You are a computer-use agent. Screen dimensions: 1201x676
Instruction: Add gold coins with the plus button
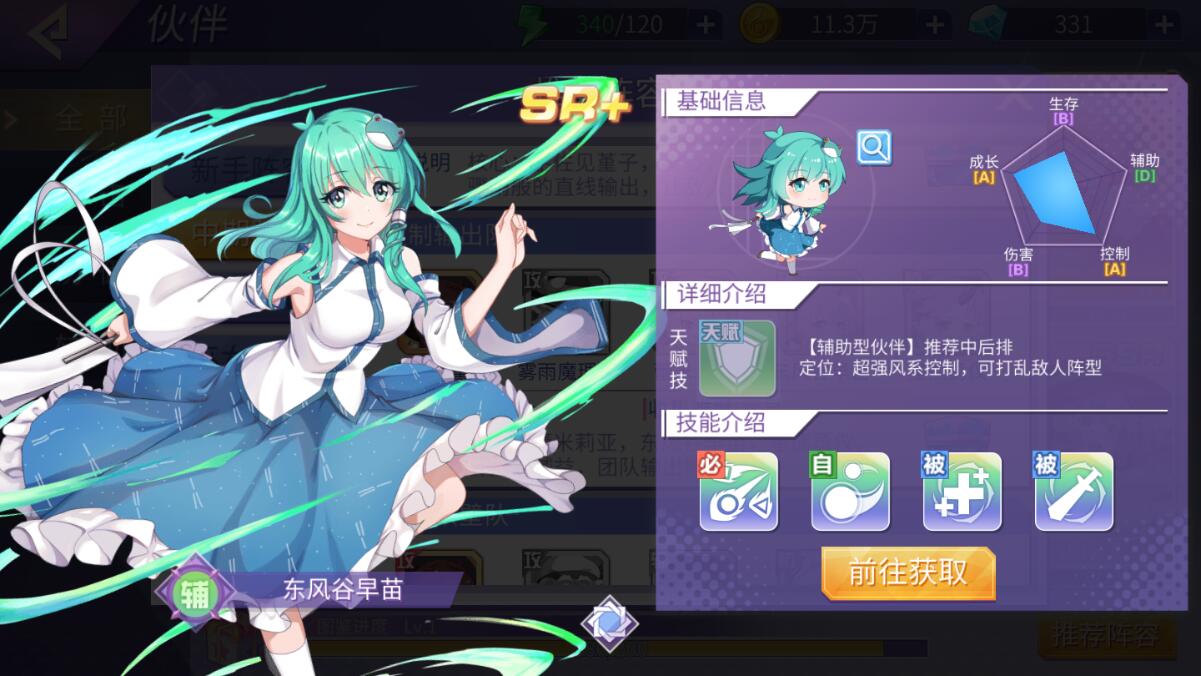pyautogui.click(x=935, y=25)
